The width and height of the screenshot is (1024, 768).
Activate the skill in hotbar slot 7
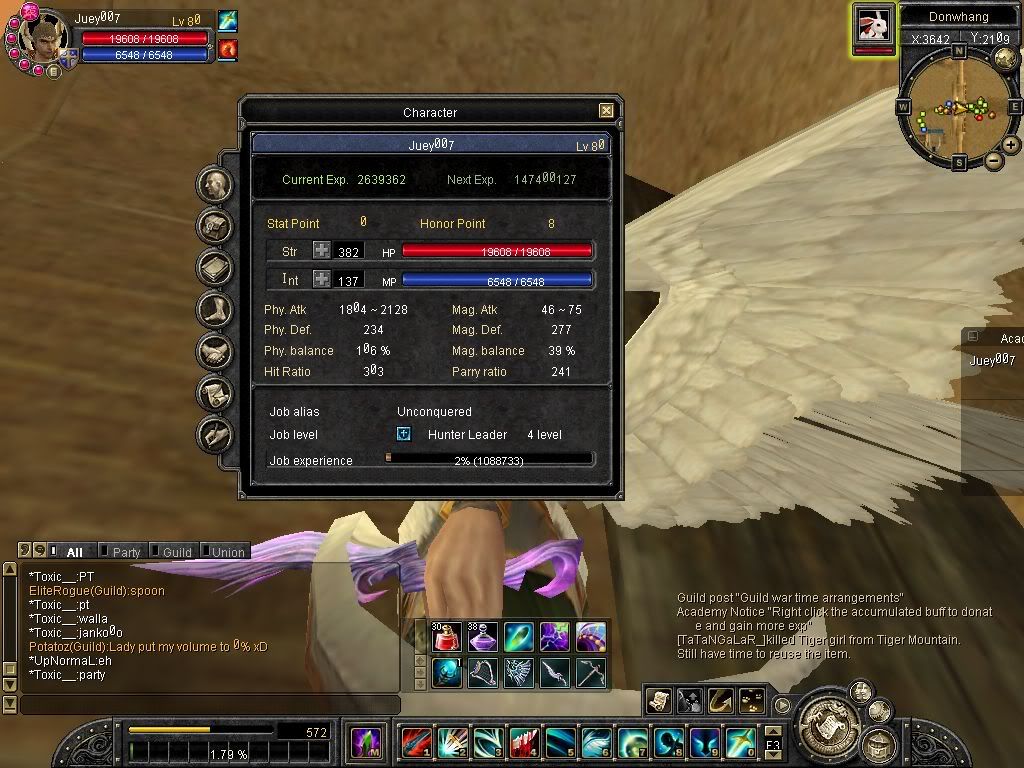632,743
